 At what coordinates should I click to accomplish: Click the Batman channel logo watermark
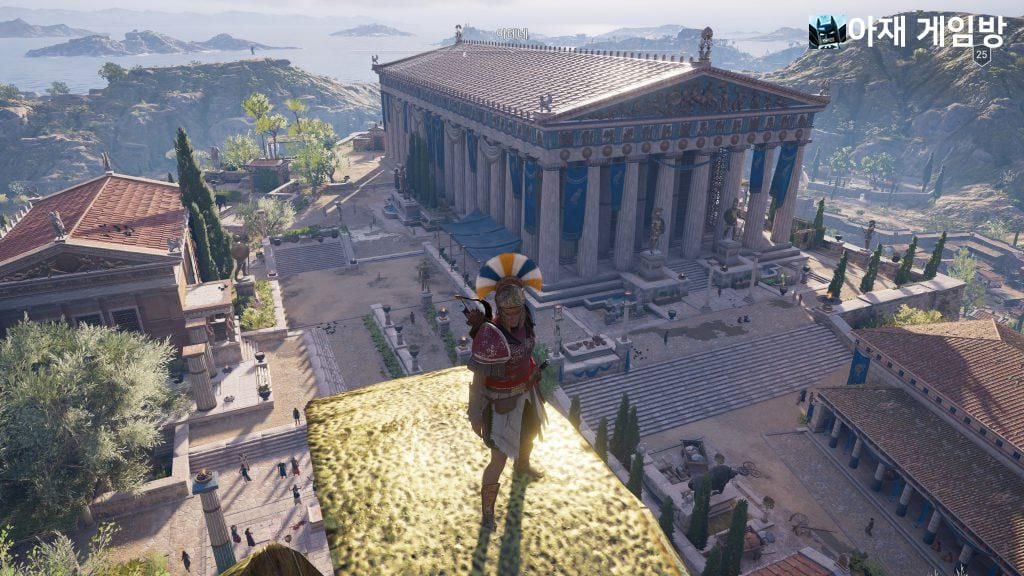pos(826,32)
